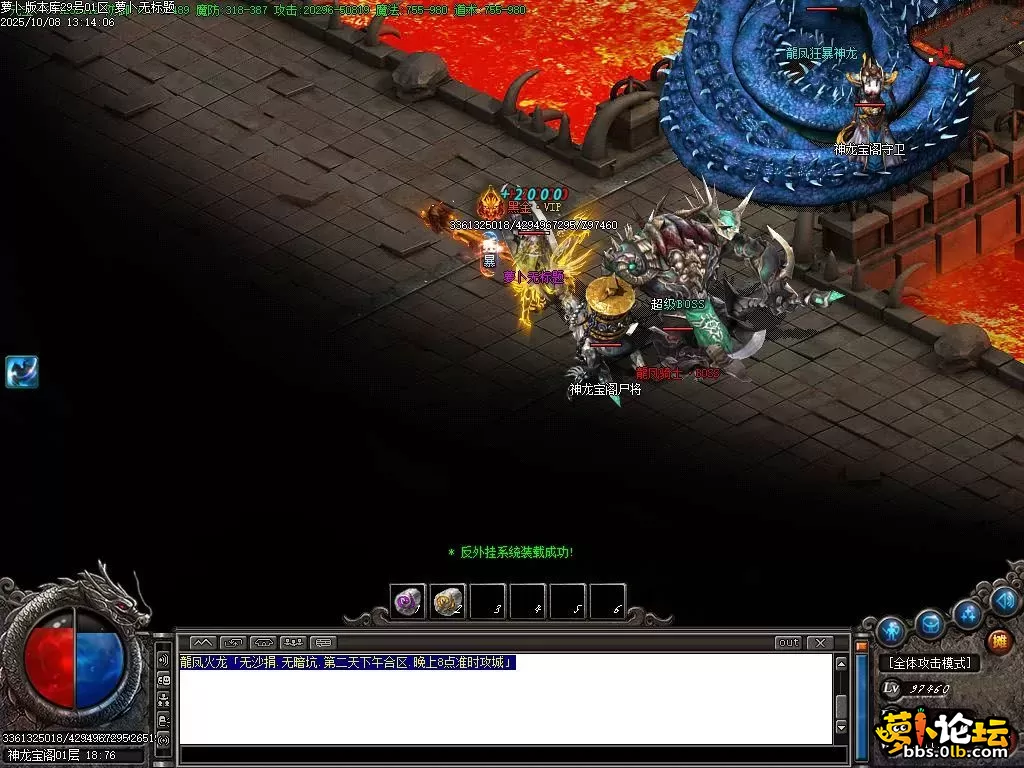Use the purple scroll in hotbar slot 1
This screenshot has width=1024, height=768.
407,601
